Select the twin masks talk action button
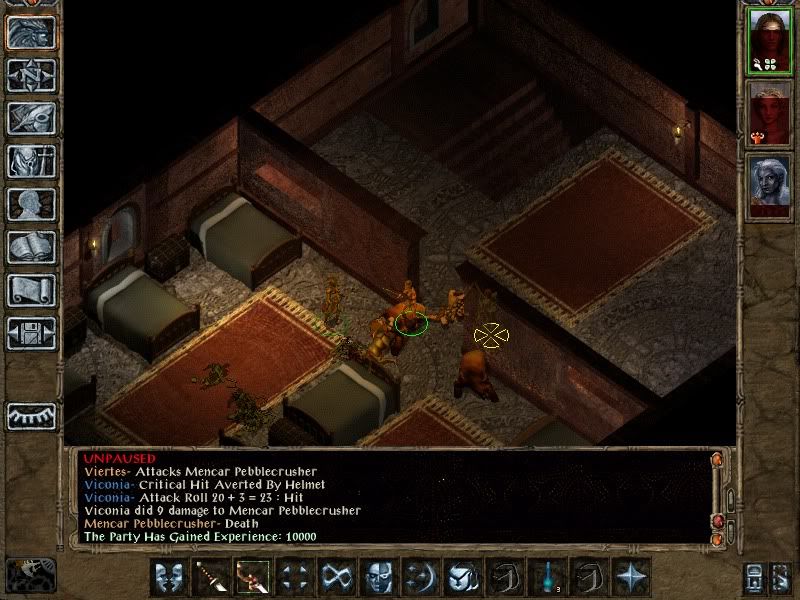This screenshot has height=600, width=800. [x=169, y=576]
